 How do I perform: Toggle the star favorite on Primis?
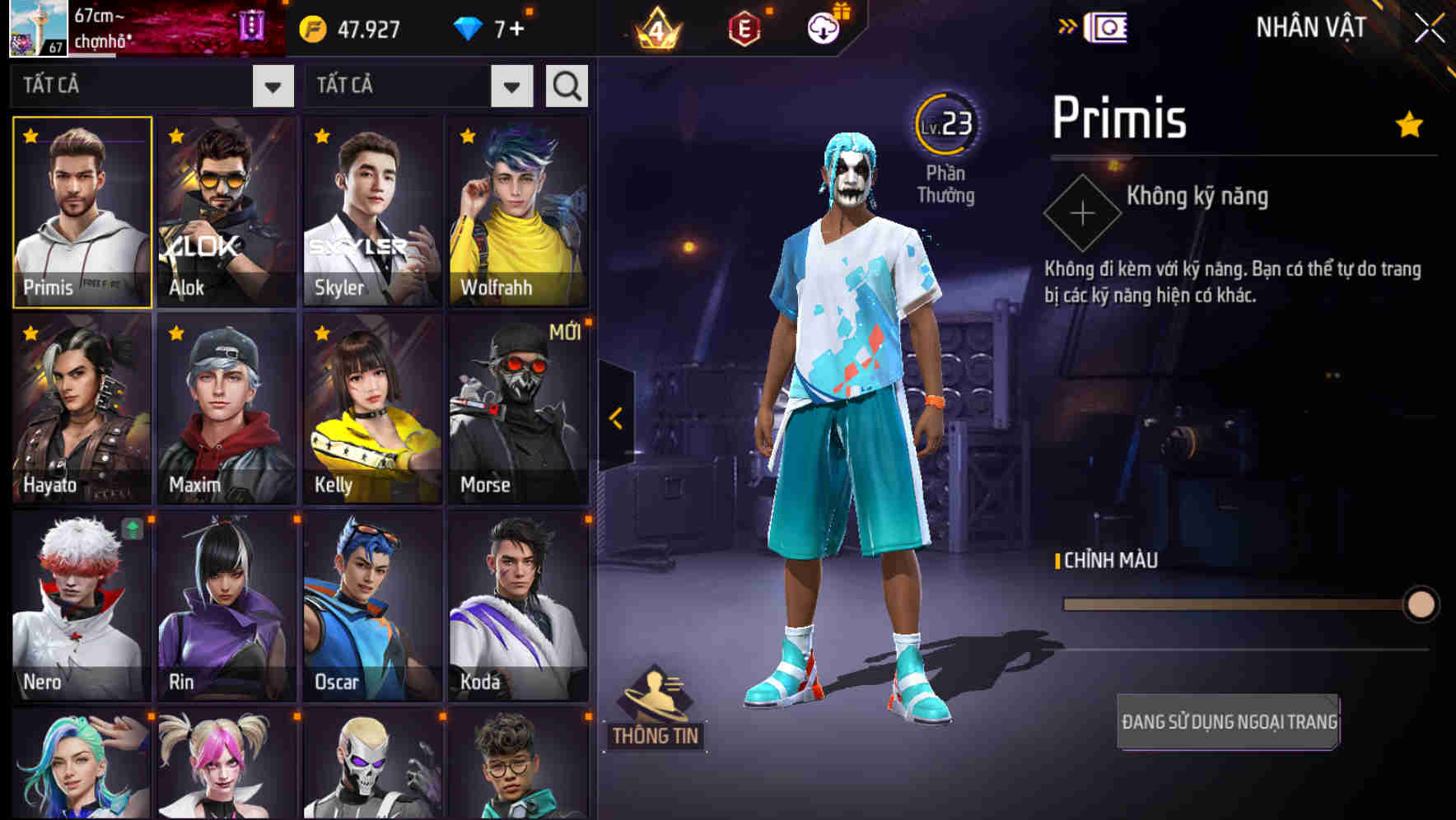point(30,133)
